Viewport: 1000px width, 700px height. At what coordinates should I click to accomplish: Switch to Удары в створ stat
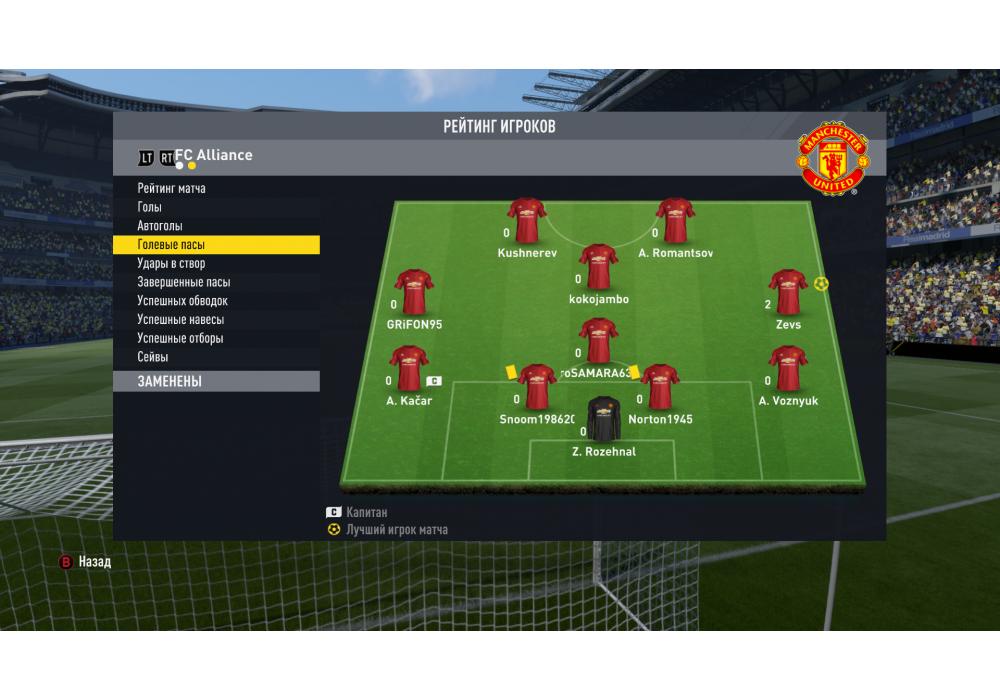click(171, 264)
